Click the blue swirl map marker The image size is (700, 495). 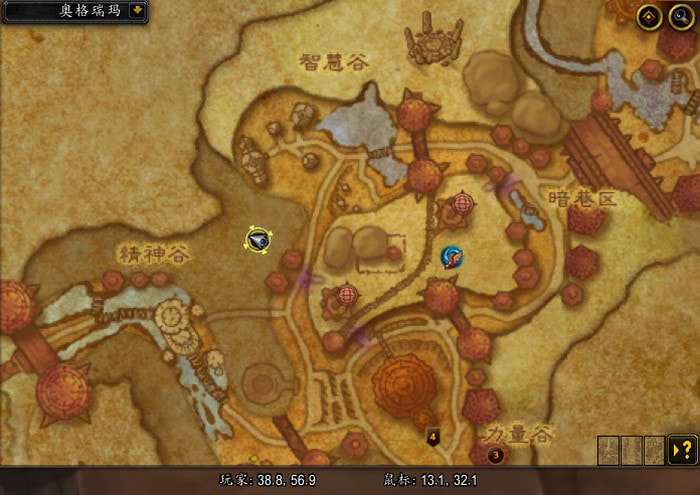452,257
